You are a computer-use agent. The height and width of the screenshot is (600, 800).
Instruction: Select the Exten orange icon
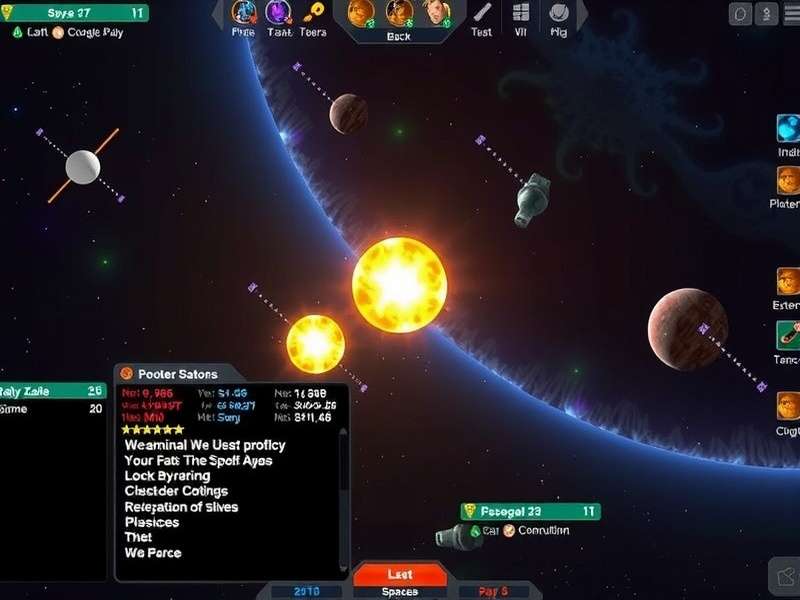[x=789, y=282]
